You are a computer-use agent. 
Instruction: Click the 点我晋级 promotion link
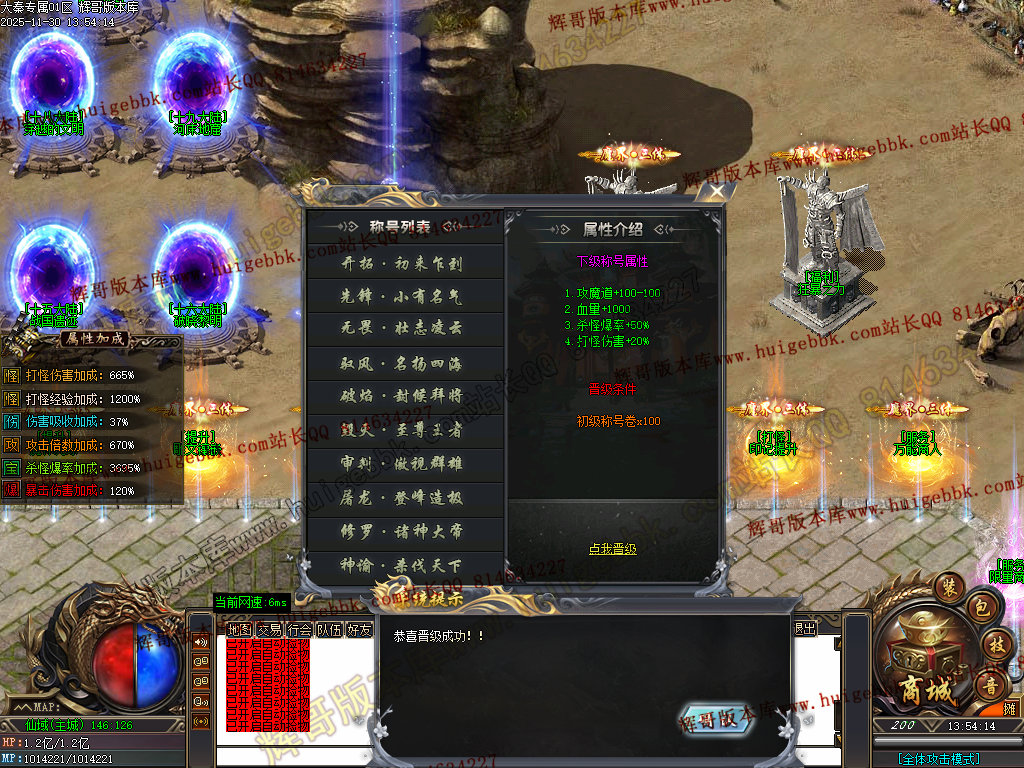click(x=612, y=549)
